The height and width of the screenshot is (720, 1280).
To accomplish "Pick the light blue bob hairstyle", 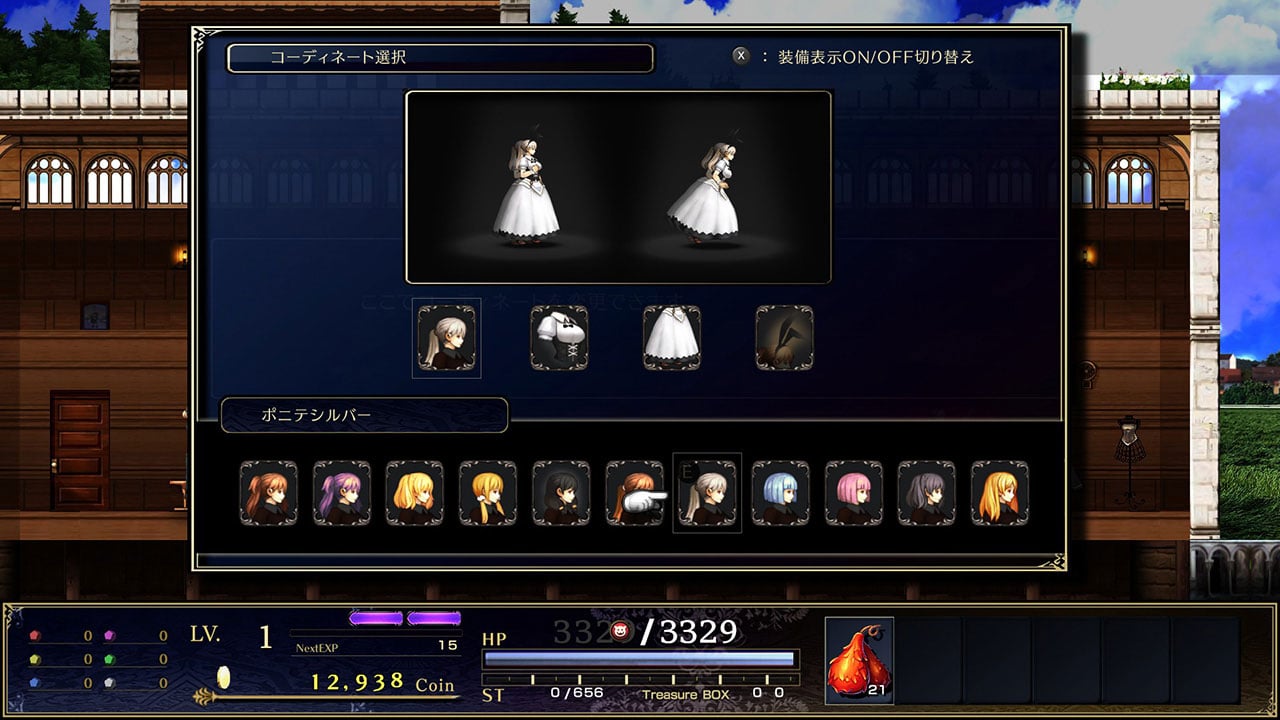I will point(780,493).
